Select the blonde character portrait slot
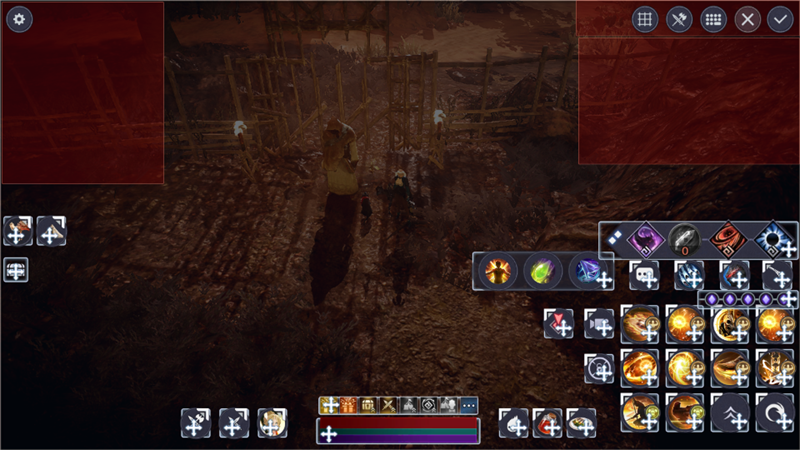The width and height of the screenshot is (800, 450). 272,422
